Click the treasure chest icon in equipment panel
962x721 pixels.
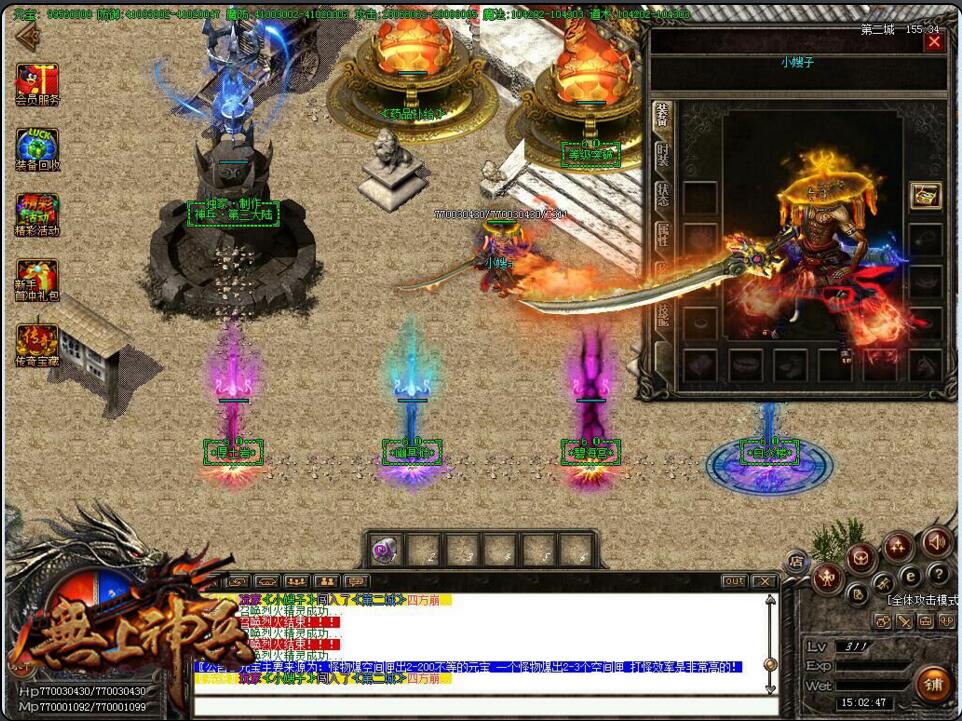pyautogui.click(x=926, y=196)
